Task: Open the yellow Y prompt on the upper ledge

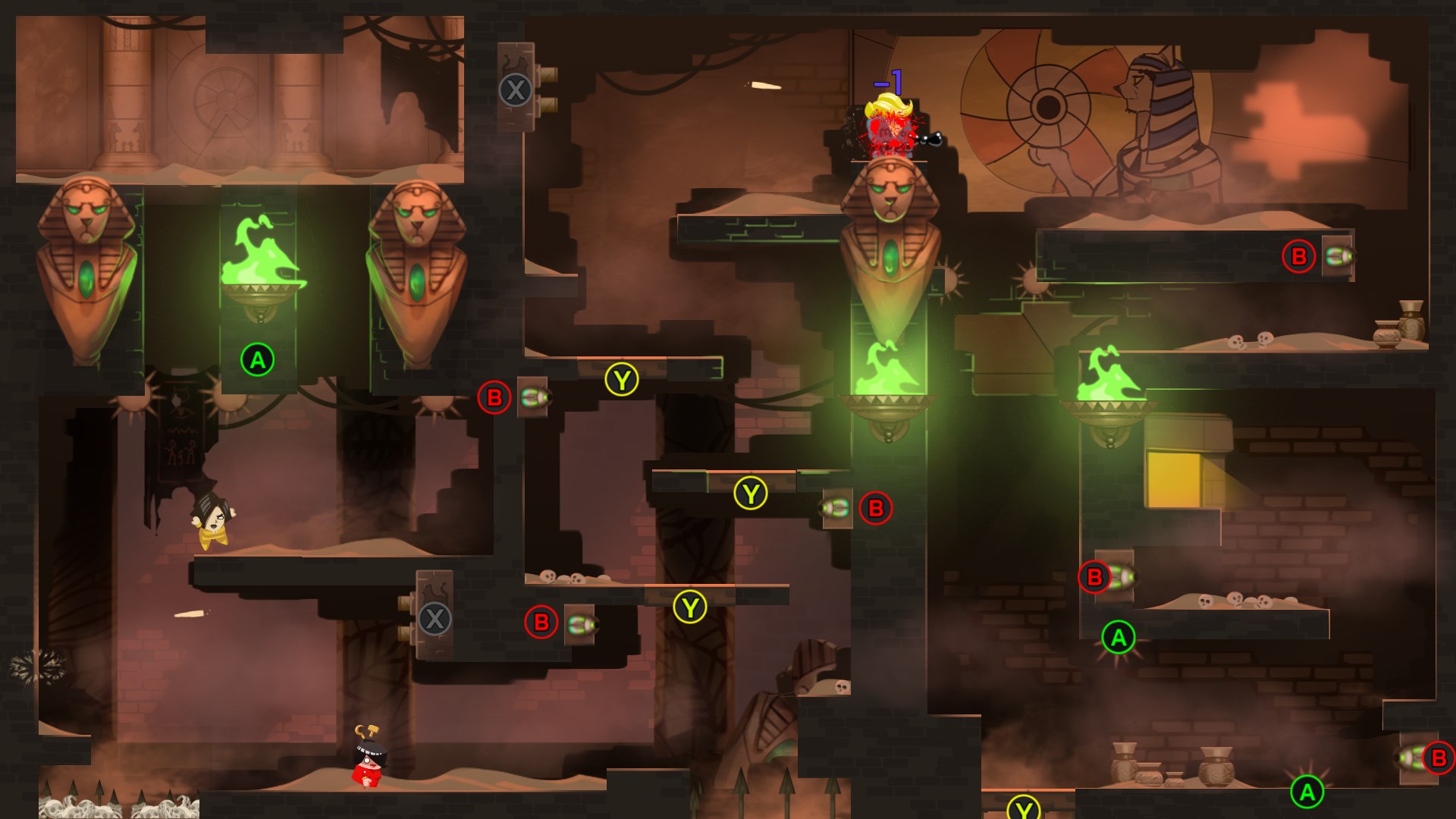Action: click(x=622, y=378)
